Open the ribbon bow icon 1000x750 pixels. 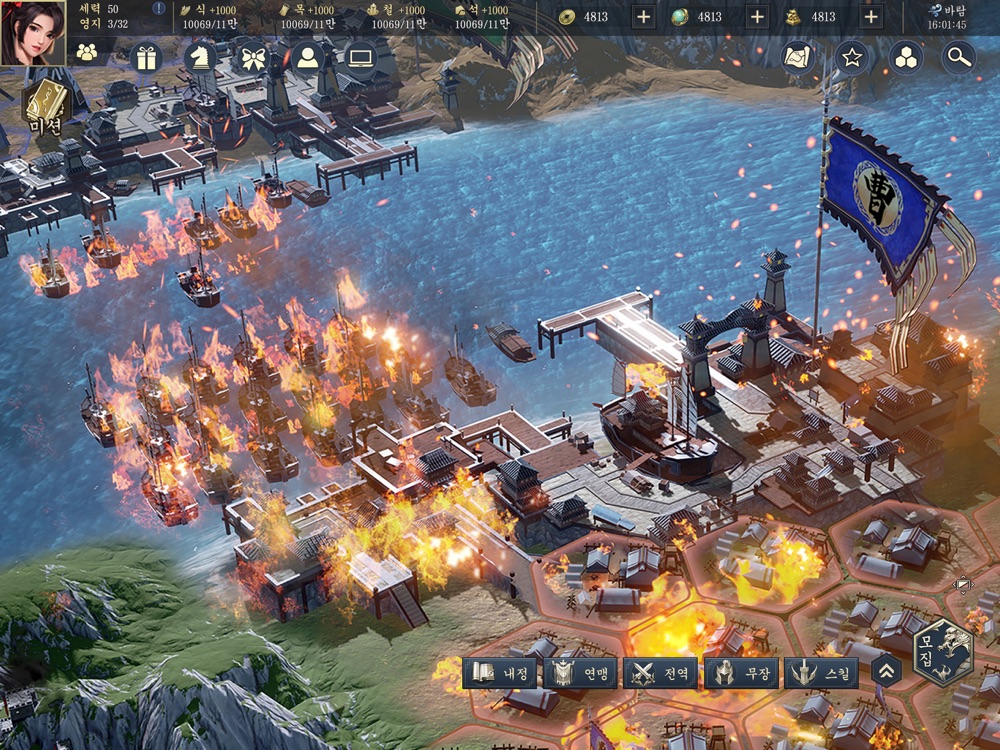click(252, 57)
